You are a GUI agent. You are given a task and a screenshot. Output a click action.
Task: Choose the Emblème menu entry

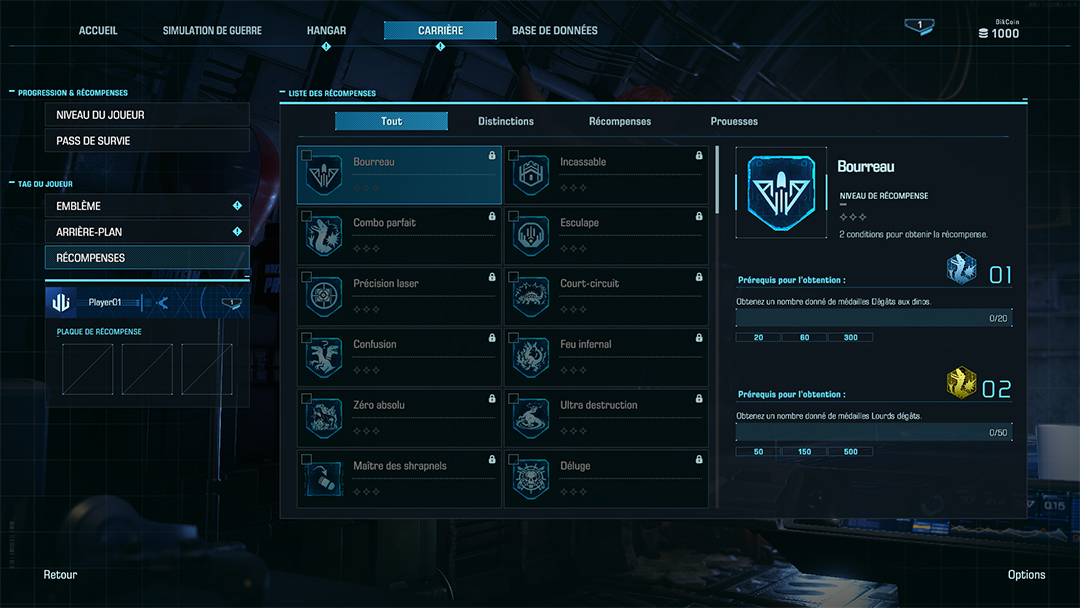(x=147, y=206)
